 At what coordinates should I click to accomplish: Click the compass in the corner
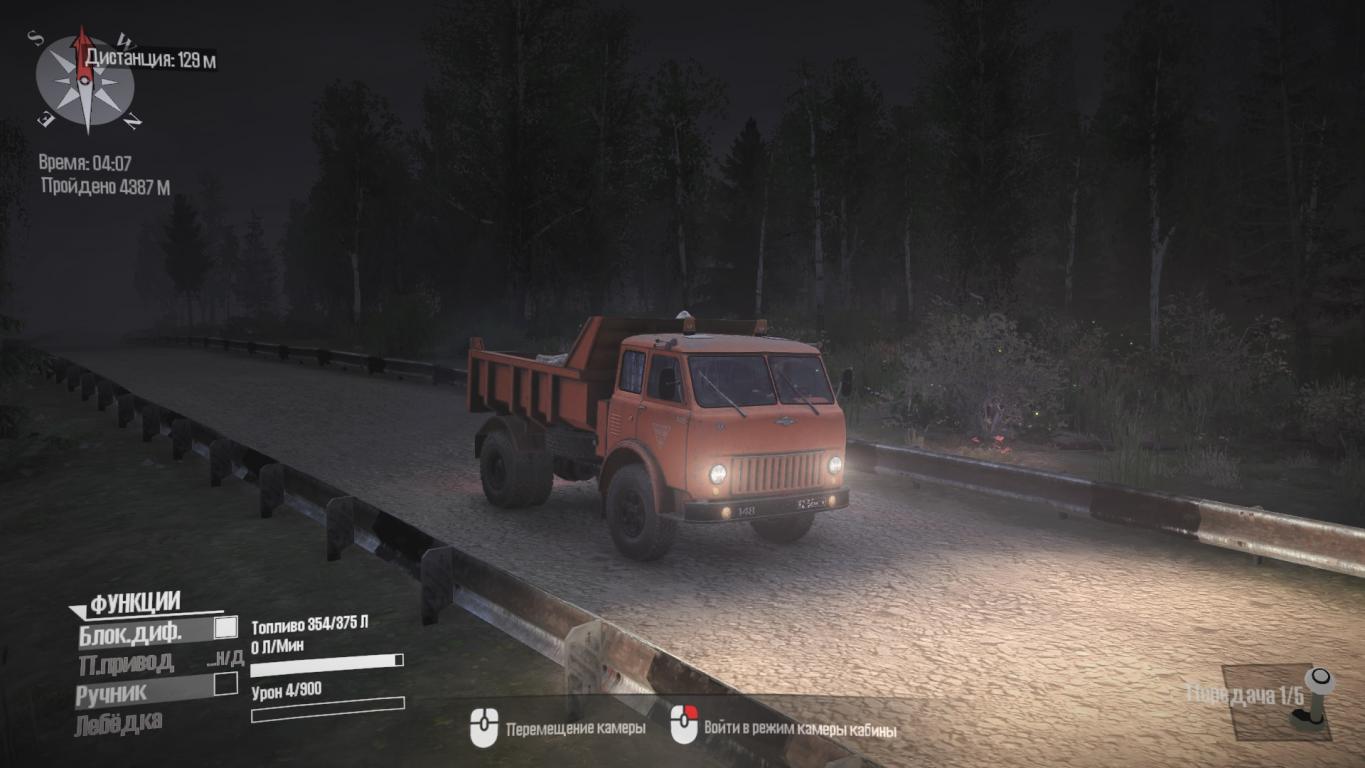pos(85,80)
